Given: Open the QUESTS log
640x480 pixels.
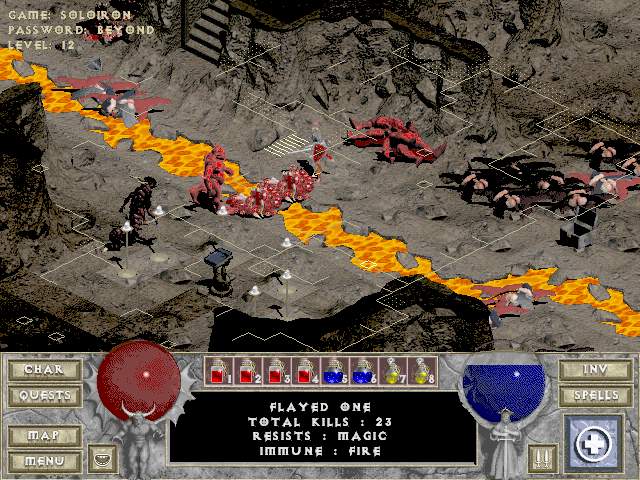Looking at the screenshot, I should (43, 395).
